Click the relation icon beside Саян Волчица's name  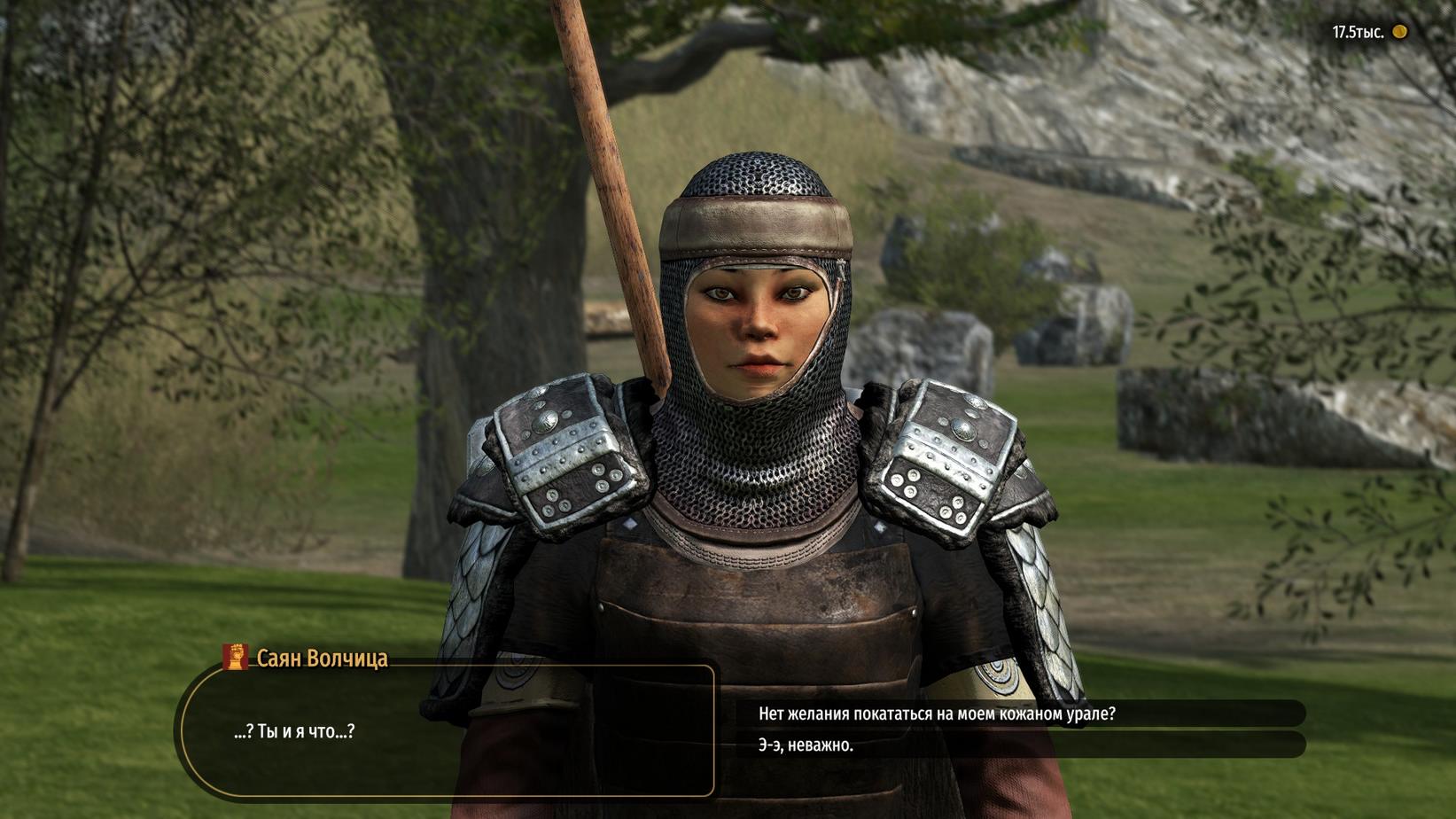pyautogui.click(x=236, y=657)
